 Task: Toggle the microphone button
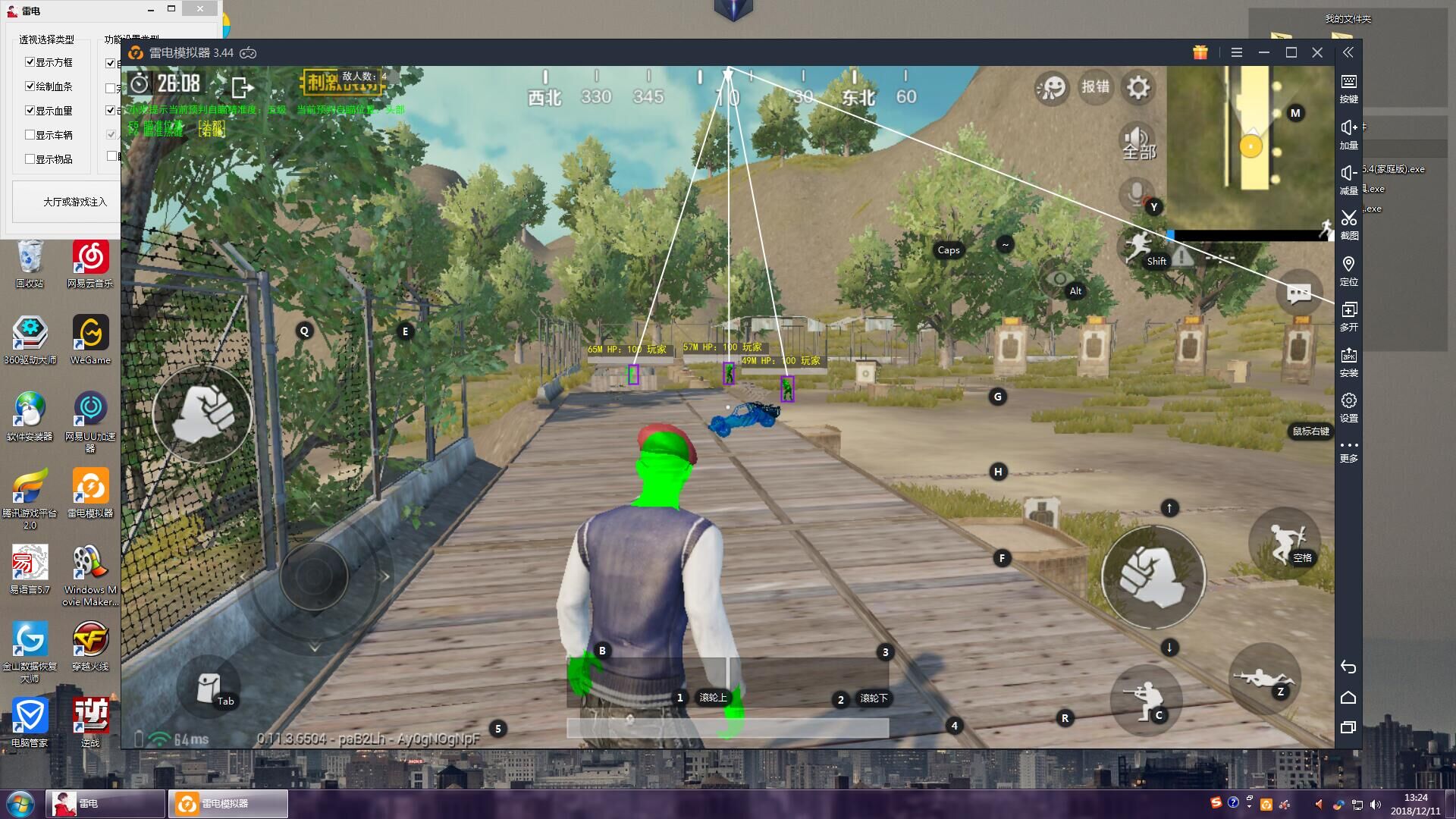tap(1137, 194)
